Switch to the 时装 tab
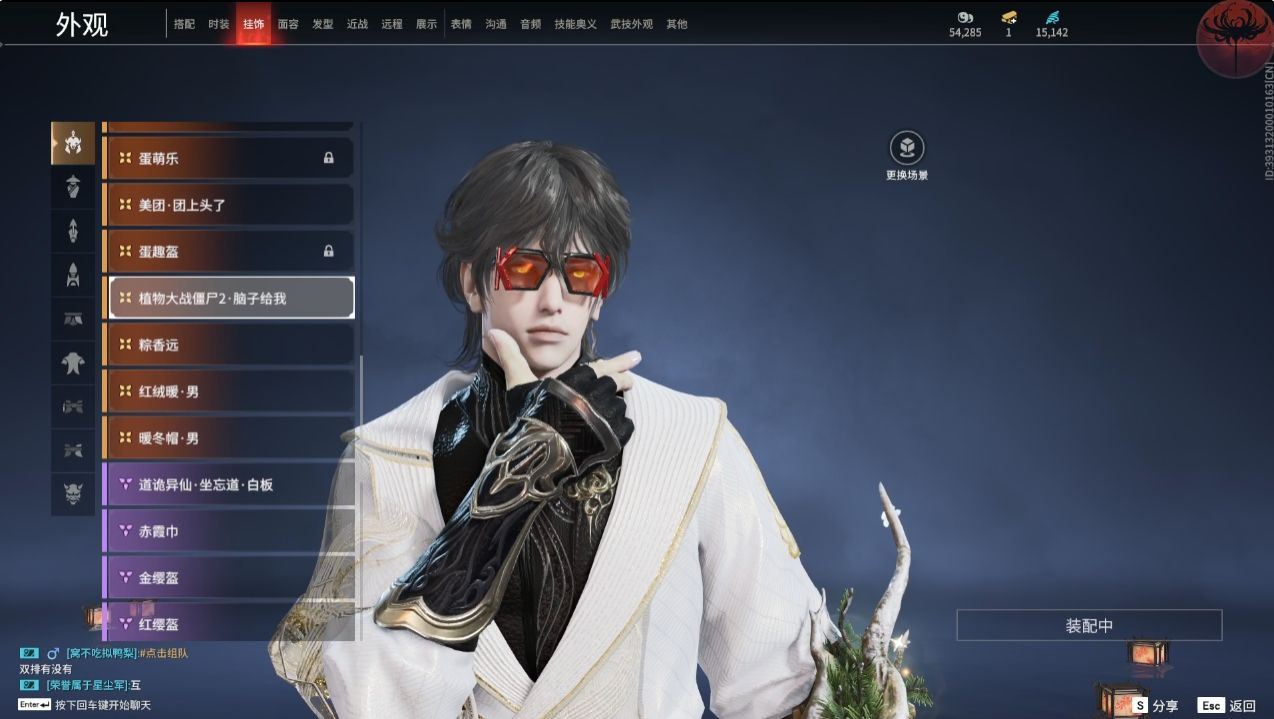This screenshot has height=719, width=1274. click(x=218, y=24)
